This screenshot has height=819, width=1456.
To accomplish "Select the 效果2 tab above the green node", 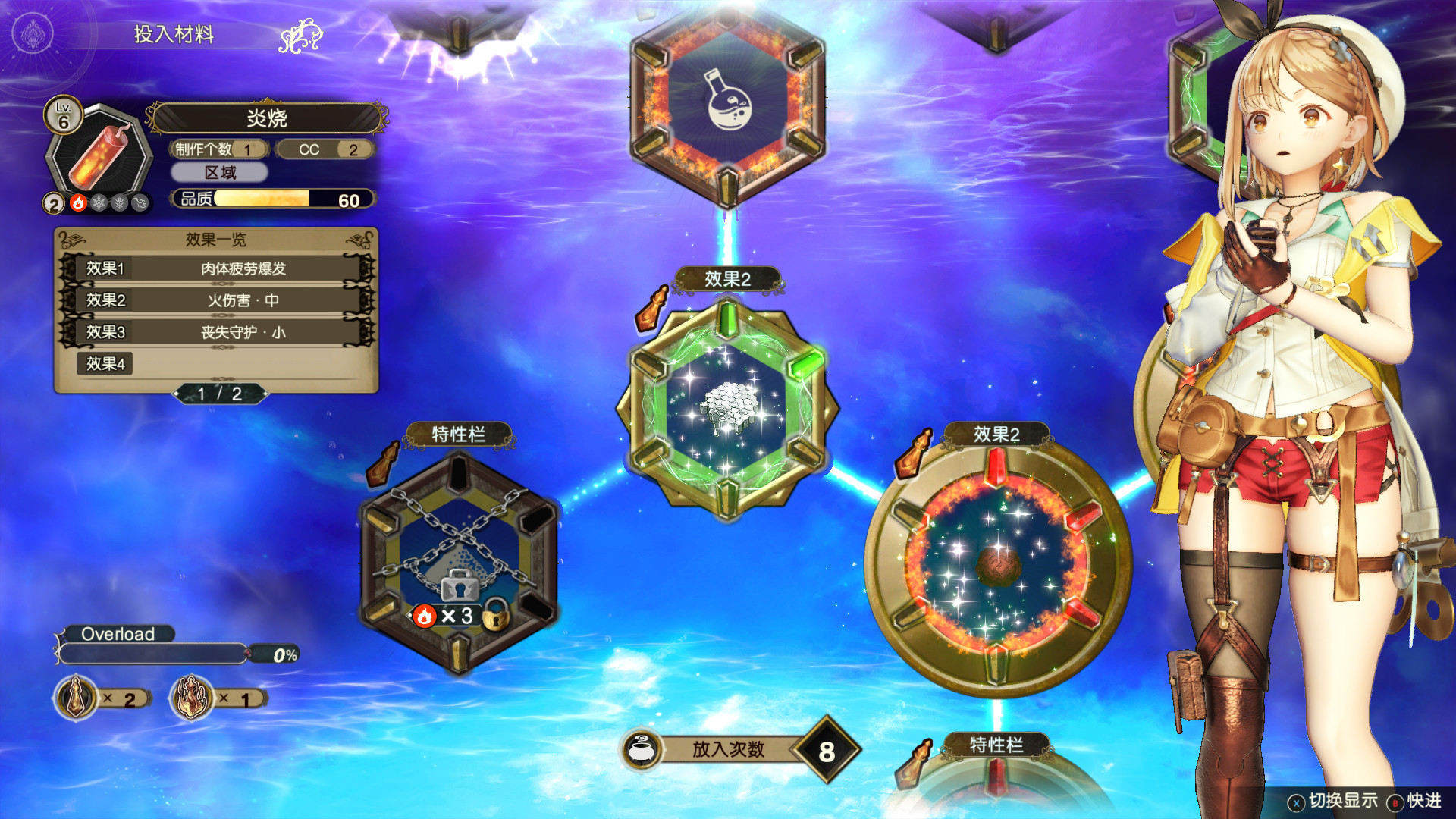I will pyautogui.click(x=728, y=279).
